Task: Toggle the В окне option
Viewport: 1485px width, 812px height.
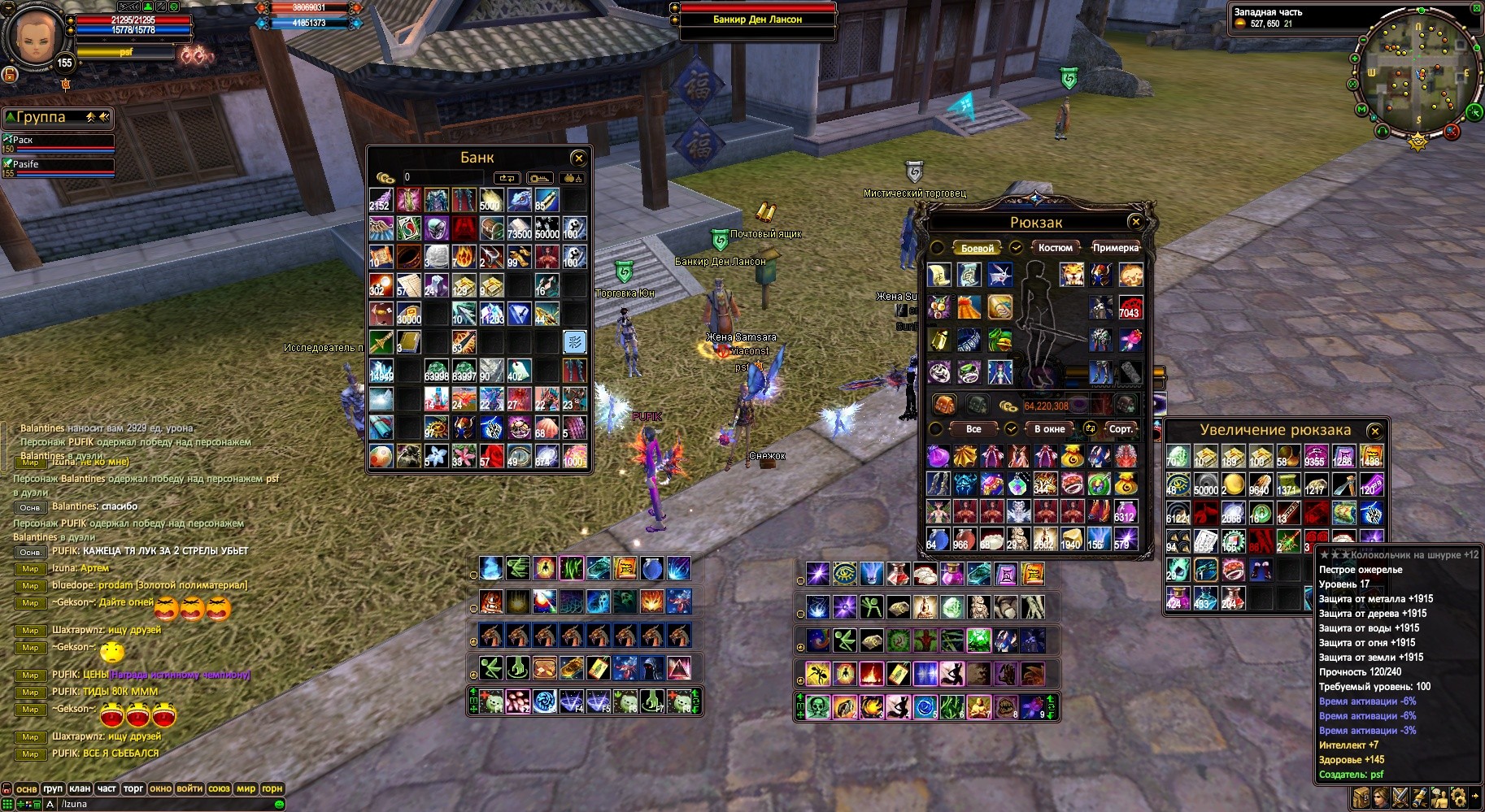Action: tap(1049, 429)
